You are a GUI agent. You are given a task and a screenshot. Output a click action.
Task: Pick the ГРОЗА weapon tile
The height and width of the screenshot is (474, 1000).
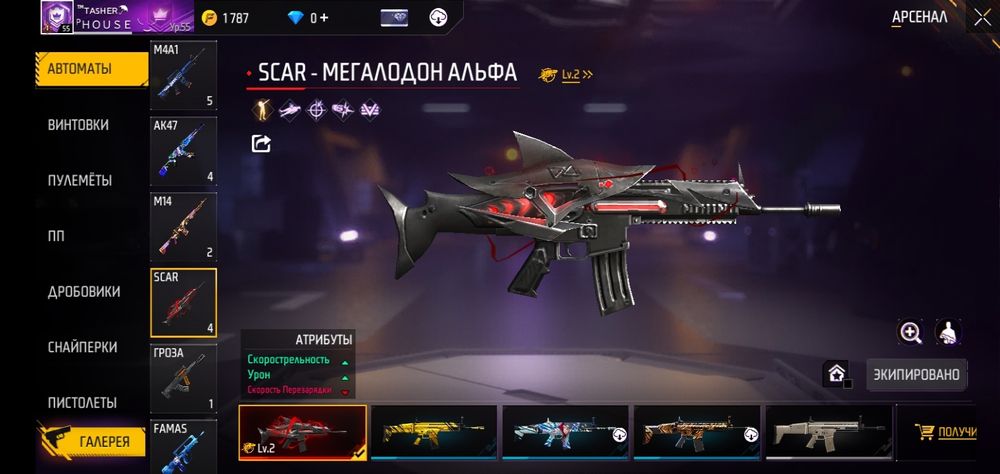pos(183,379)
